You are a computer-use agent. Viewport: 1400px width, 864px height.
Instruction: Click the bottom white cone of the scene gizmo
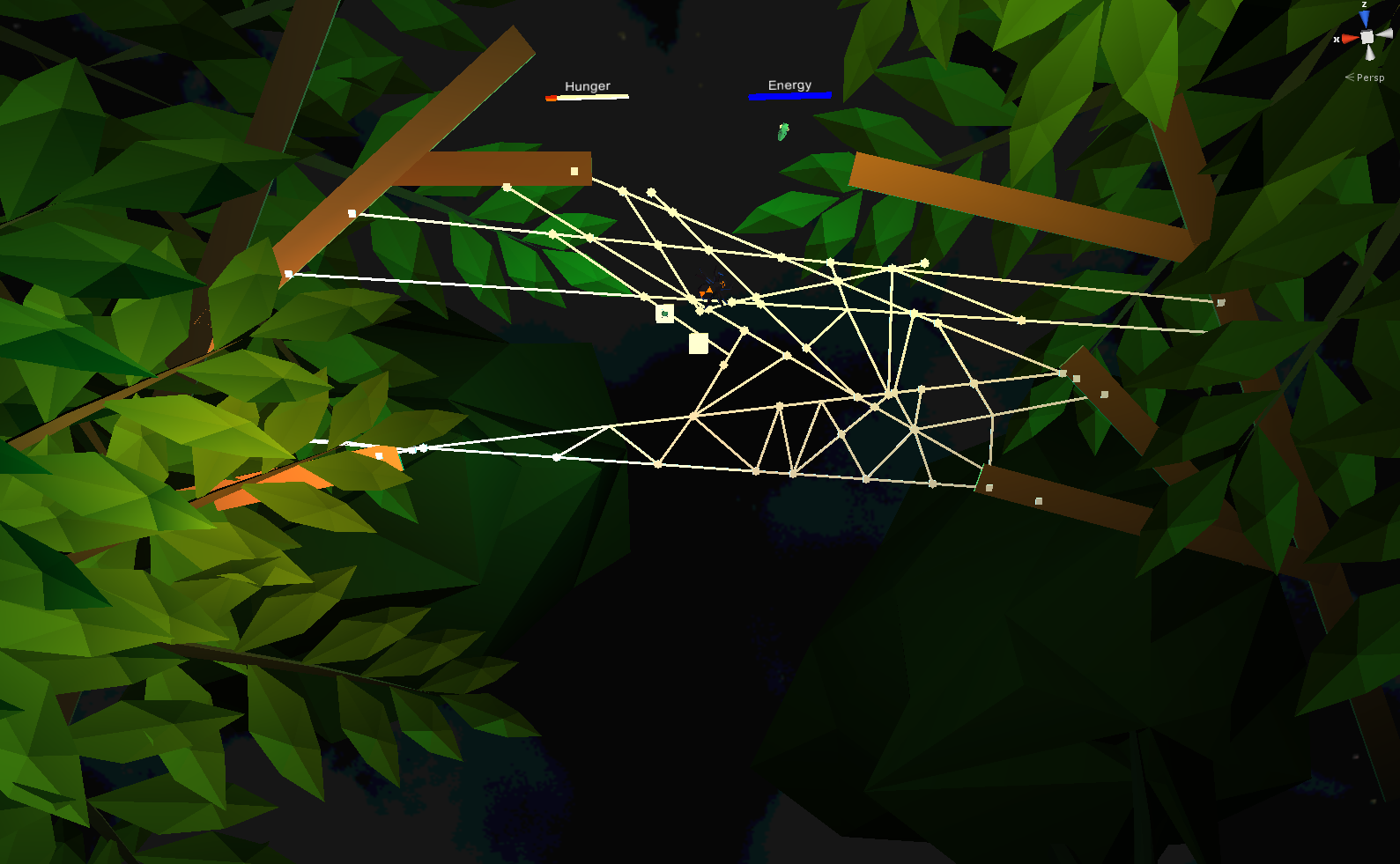1370,53
